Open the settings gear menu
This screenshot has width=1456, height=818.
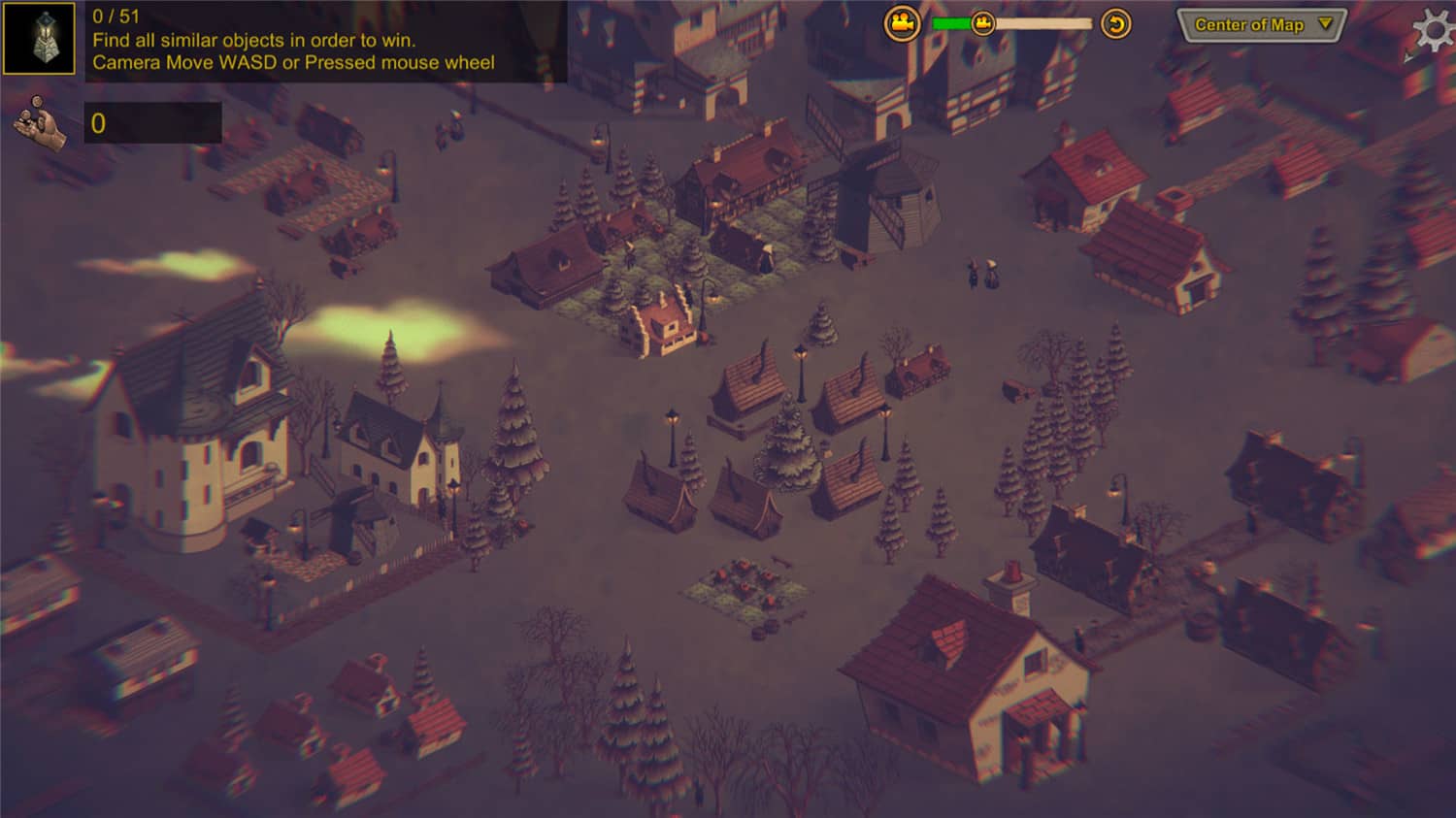point(1434,30)
